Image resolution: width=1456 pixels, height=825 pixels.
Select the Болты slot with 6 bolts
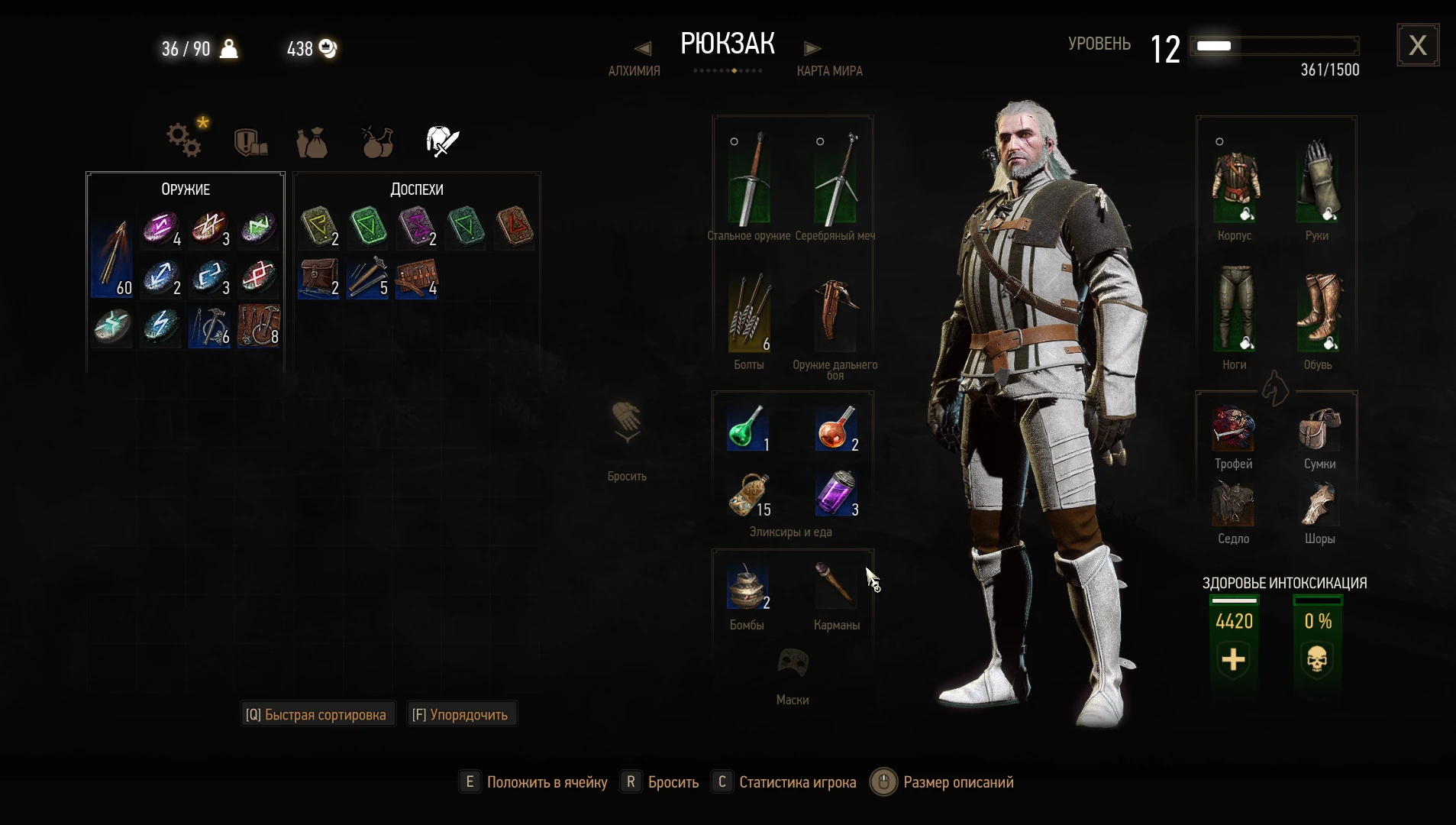tap(749, 315)
